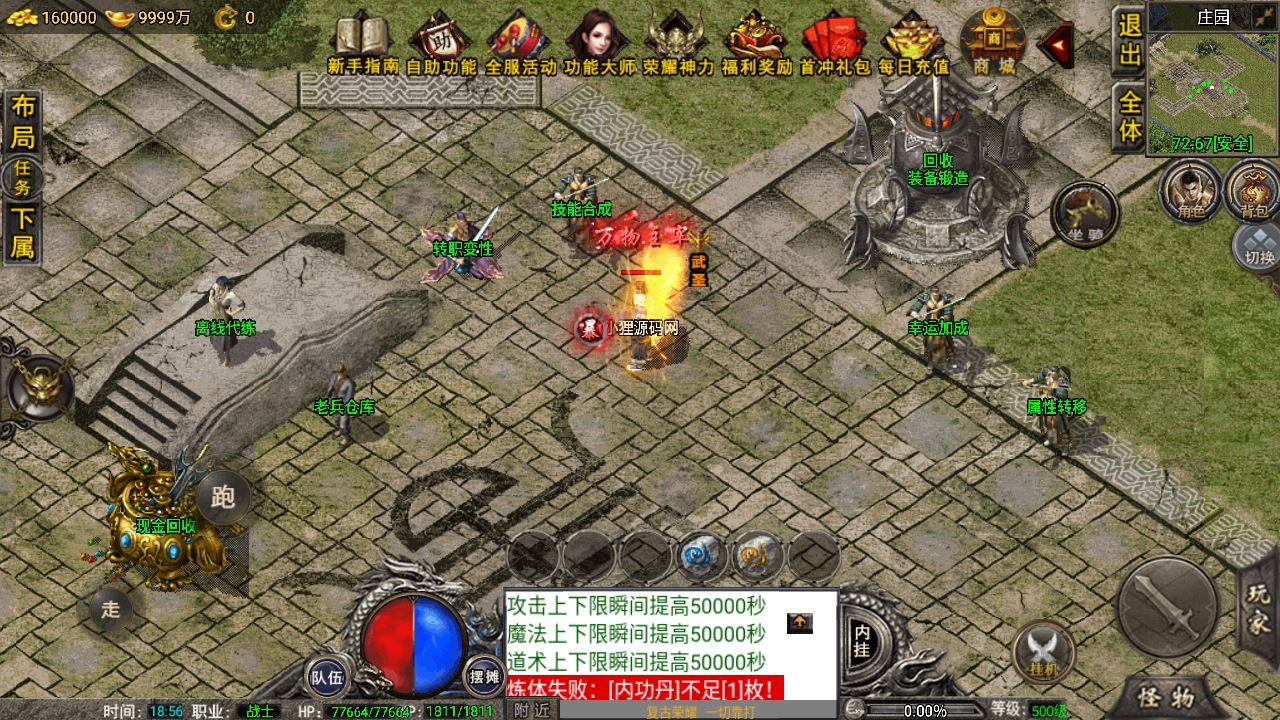The width and height of the screenshot is (1280, 720).
Task: Click the 退出 exit button
Action: pos(1130,40)
